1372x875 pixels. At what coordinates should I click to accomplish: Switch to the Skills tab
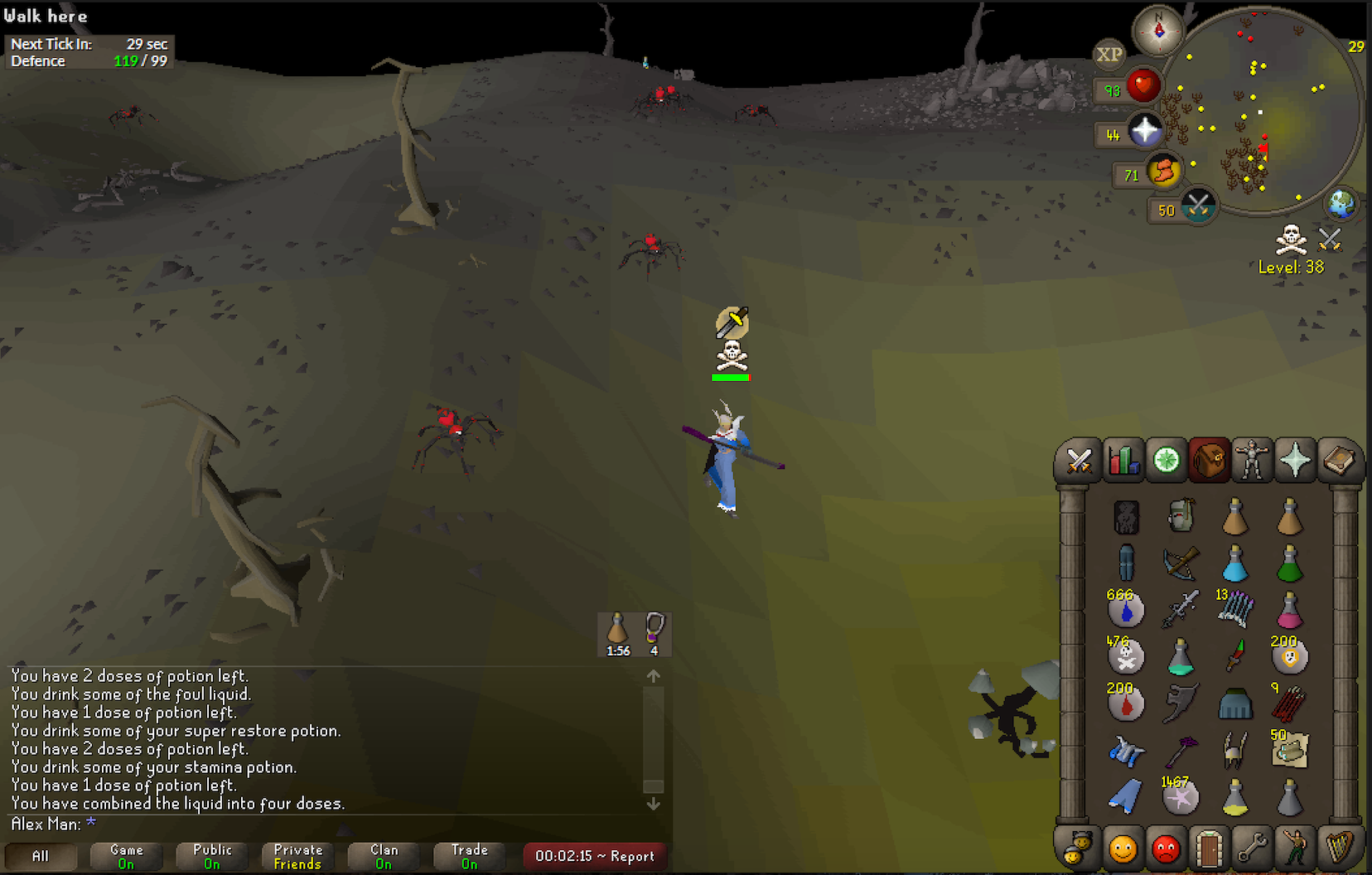(x=1123, y=461)
